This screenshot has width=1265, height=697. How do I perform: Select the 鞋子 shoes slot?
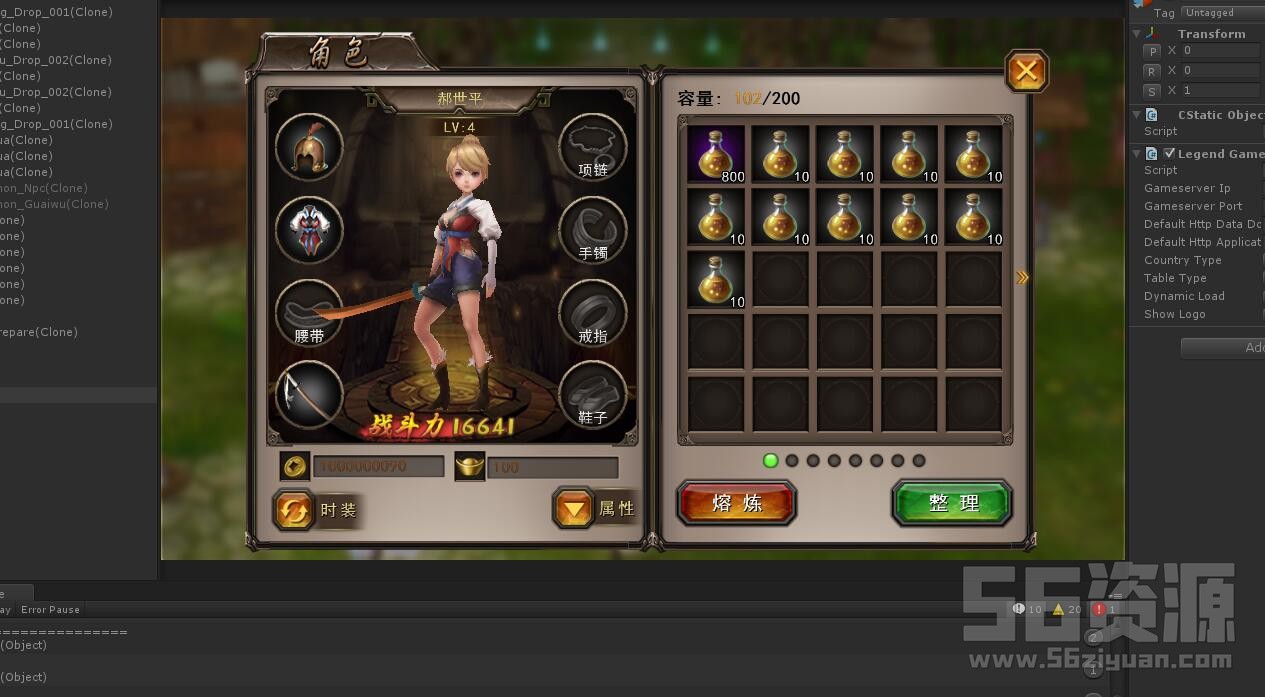tap(592, 395)
